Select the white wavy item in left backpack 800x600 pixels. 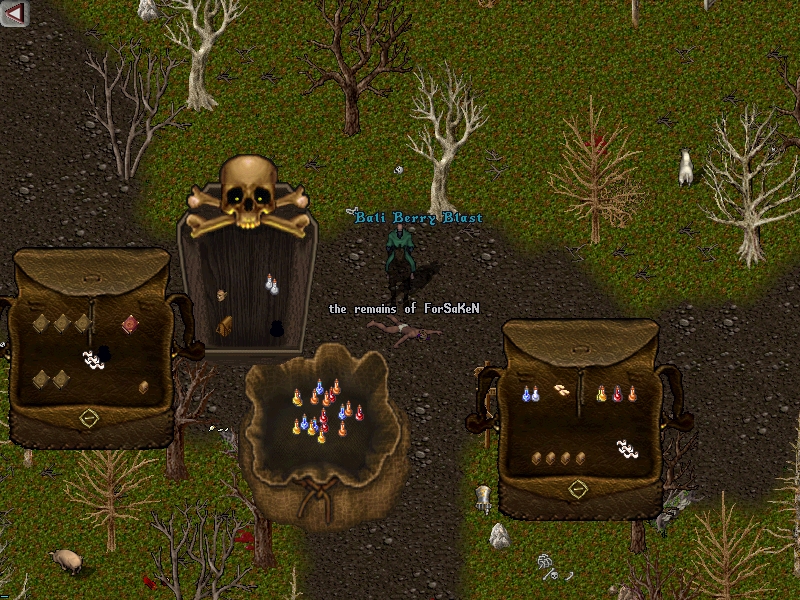click(92, 359)
